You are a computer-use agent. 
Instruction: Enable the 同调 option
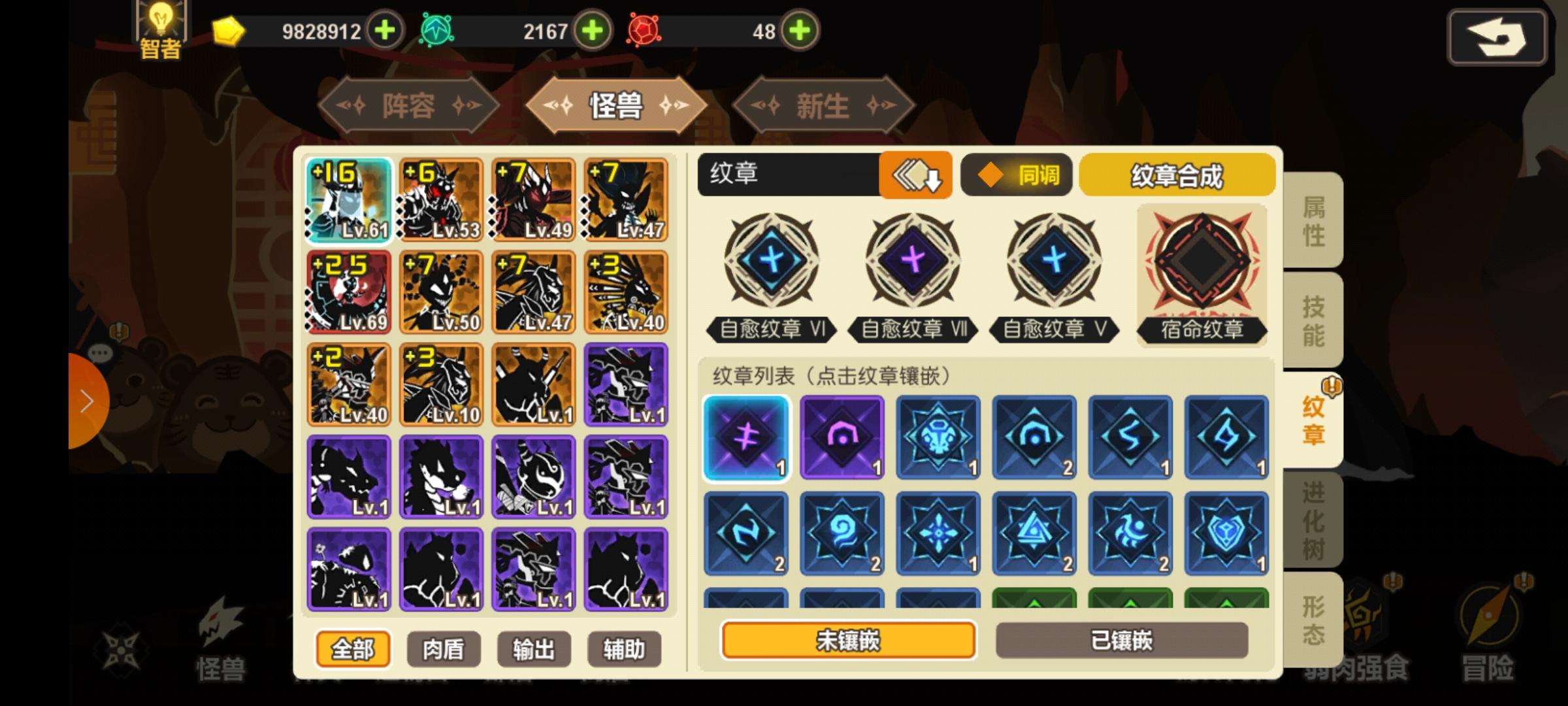pyautogui.click(x=1015, y=175)
